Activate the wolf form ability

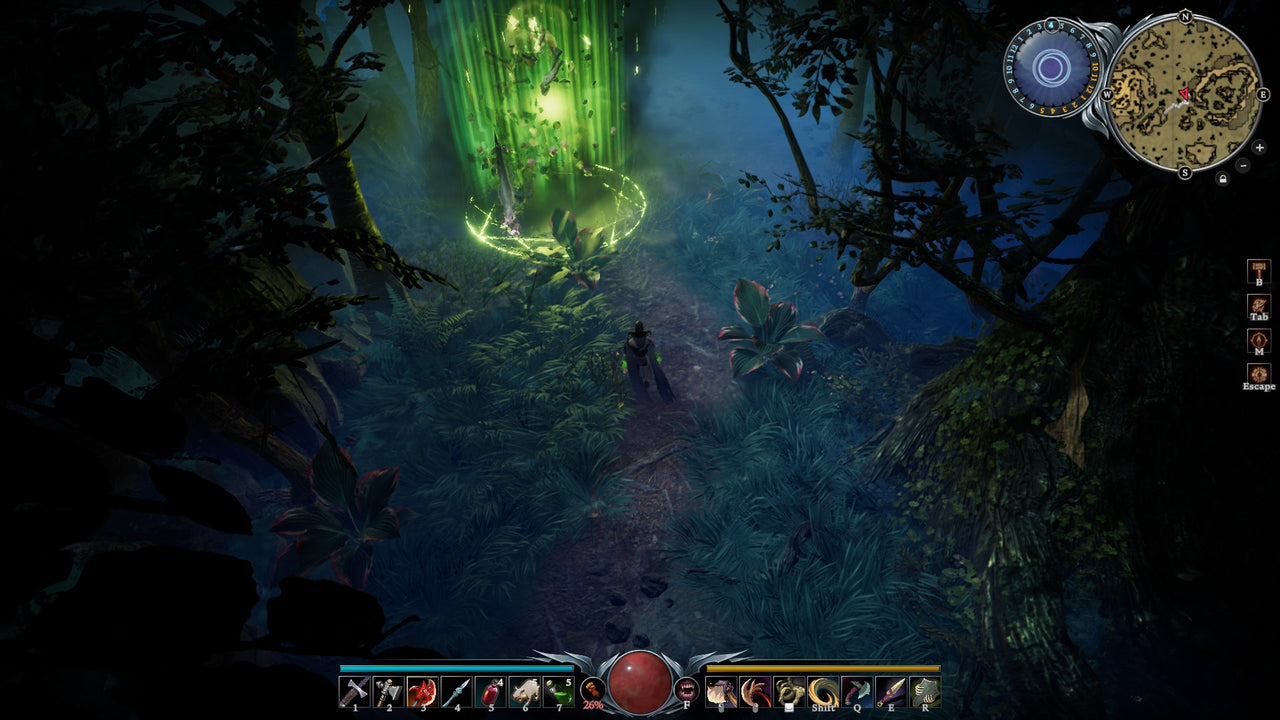point(721,690)
